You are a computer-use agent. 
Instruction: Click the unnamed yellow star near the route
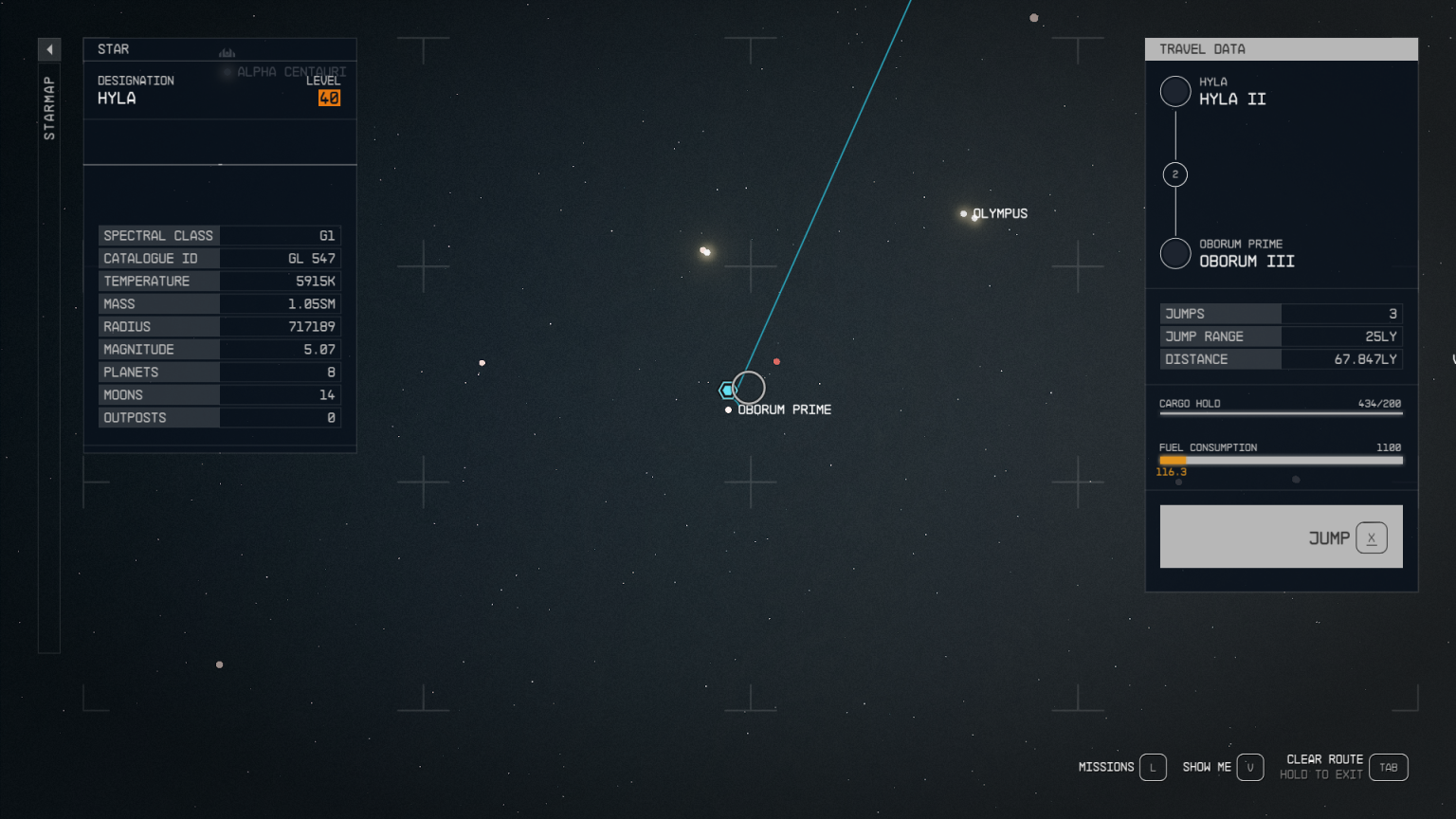coord(704,250)
